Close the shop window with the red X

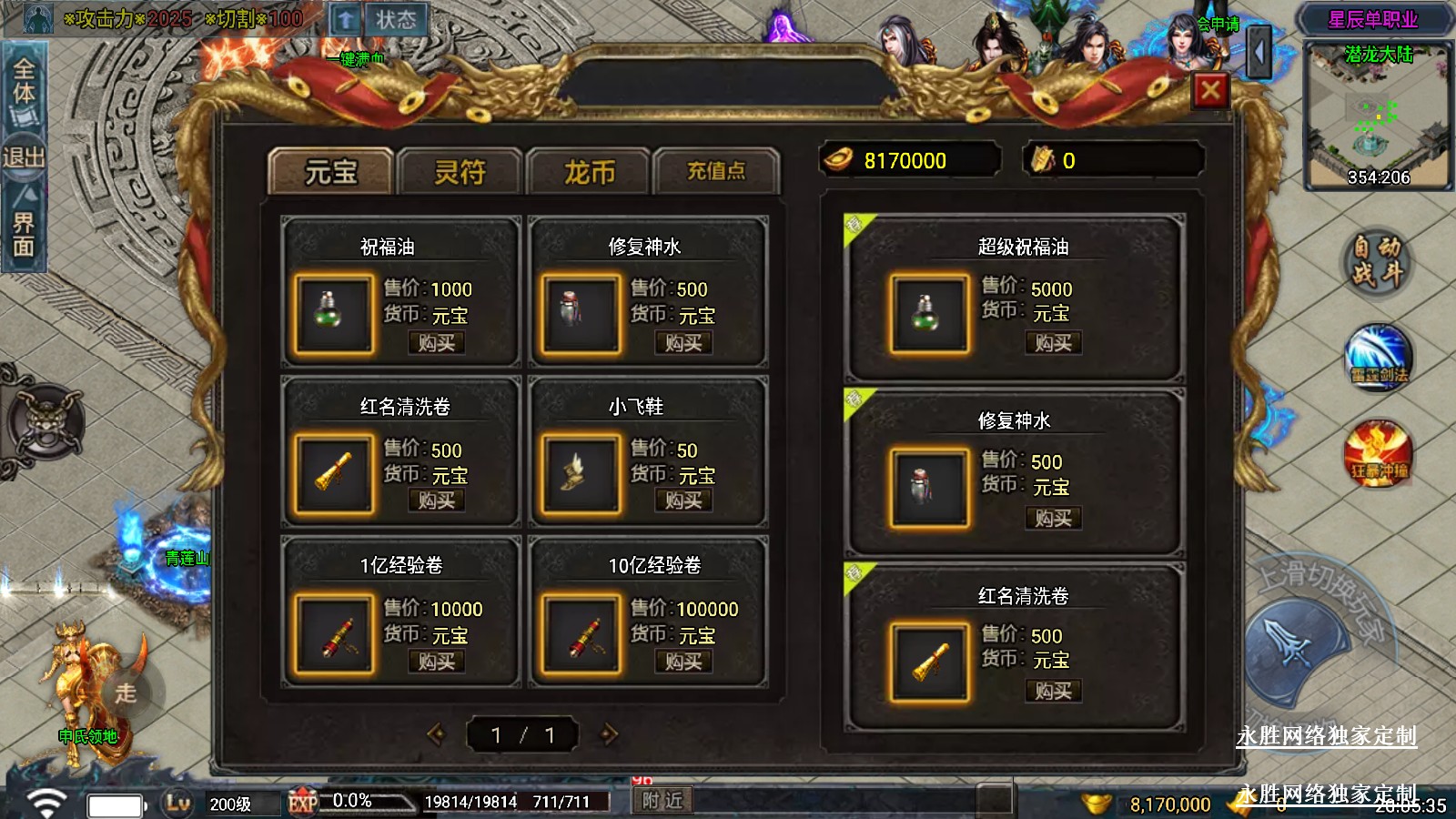[x=1210, y=90]
